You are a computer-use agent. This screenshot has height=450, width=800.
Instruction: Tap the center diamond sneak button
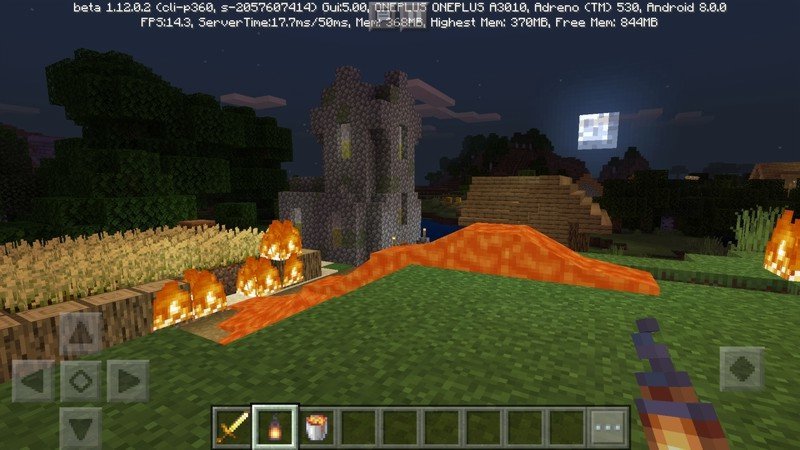tap(81, 381)
